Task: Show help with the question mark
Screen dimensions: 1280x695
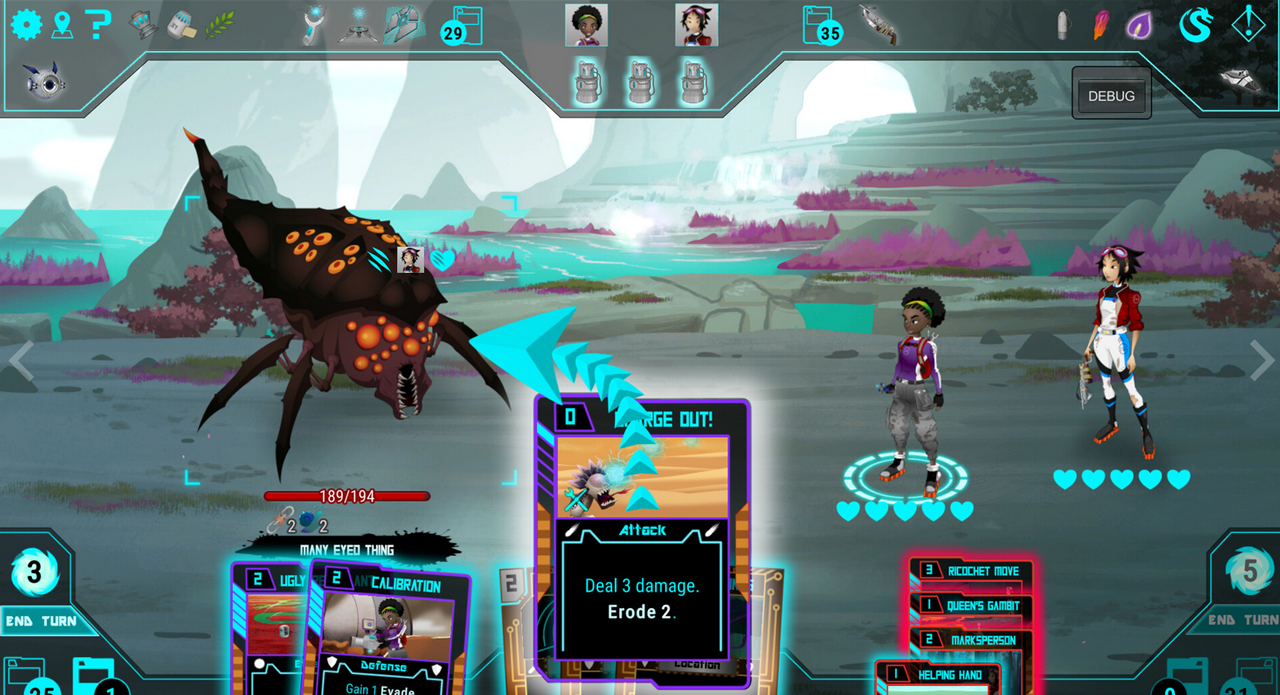Action: tap(97, 24)
